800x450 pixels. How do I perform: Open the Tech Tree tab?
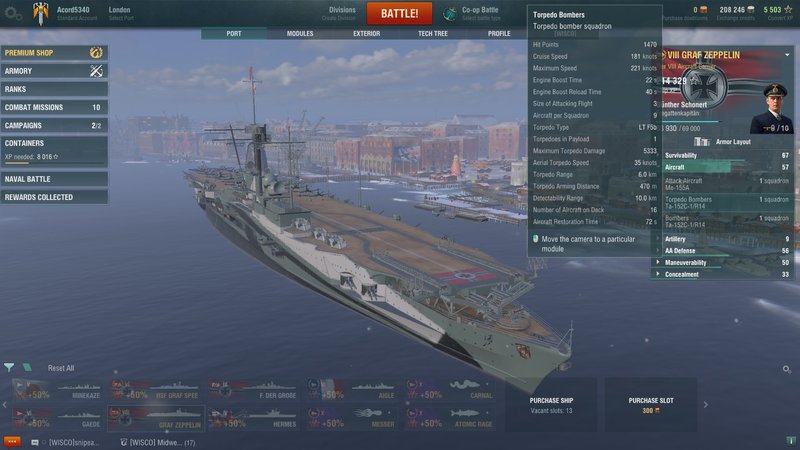coord(432,33)
